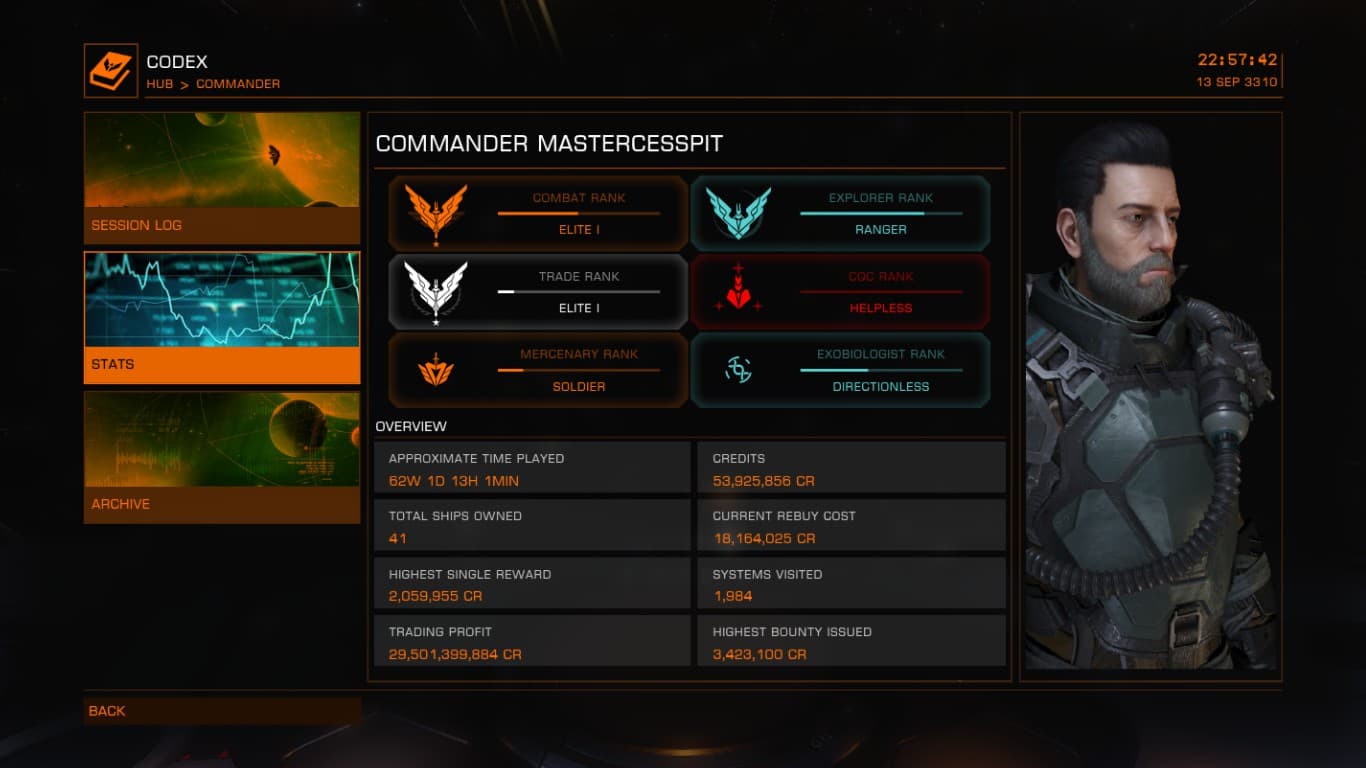This screenshot has height=768, width=1366.
Task: Select the Credits overview row
Action: tap(851, 469)
